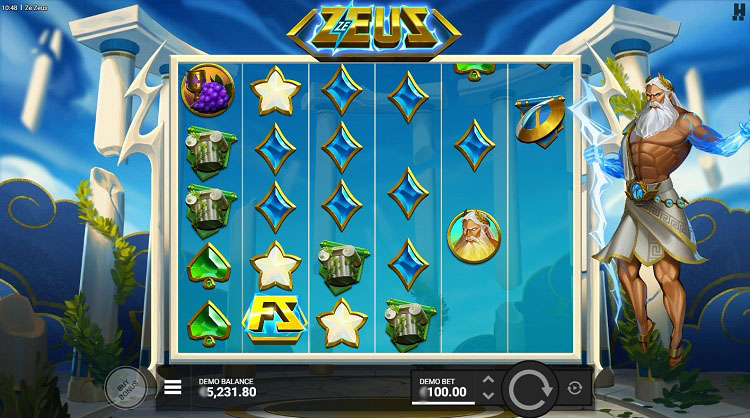Increase the demo bet amount

(488, 380)
